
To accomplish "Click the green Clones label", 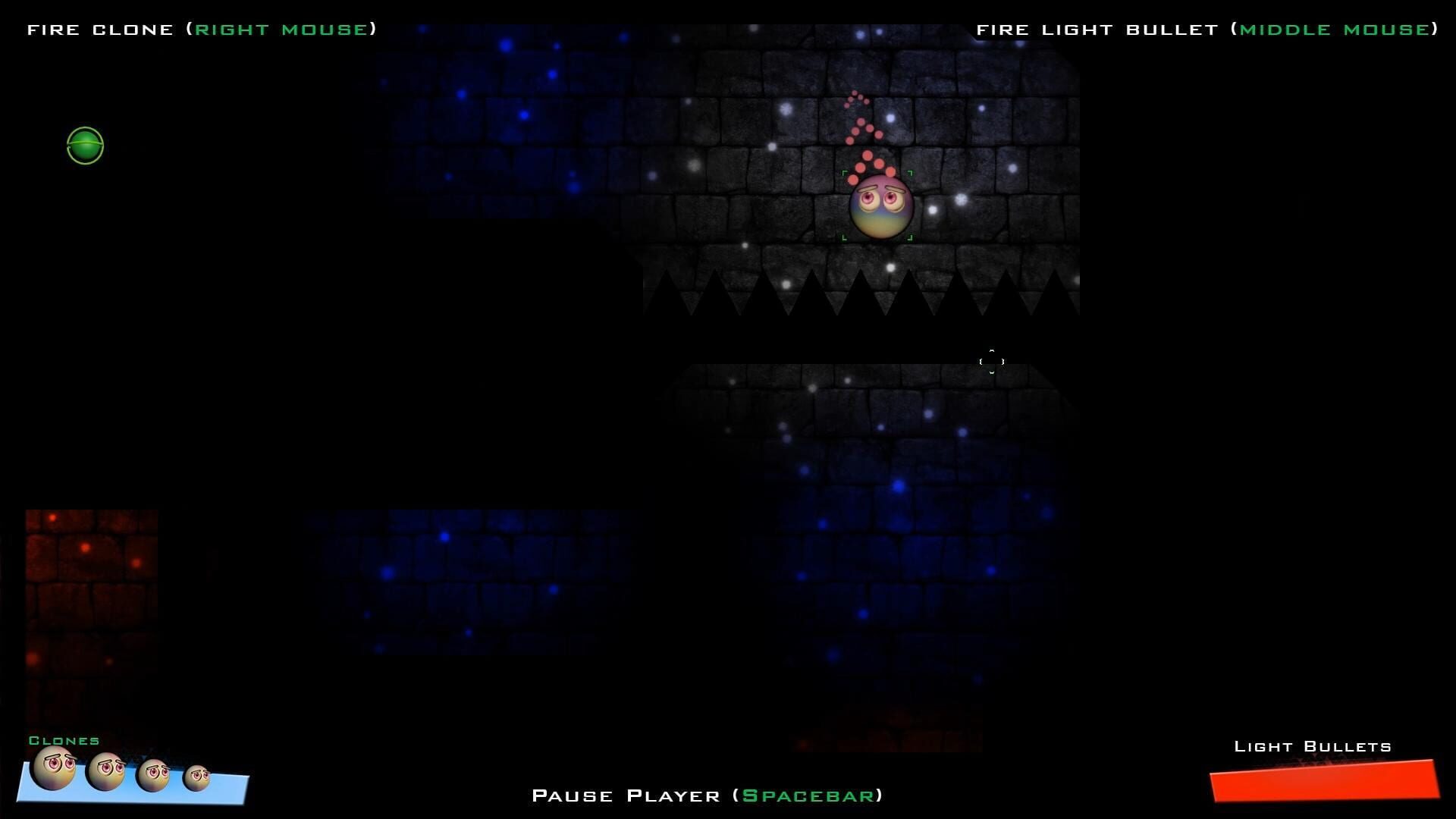I will (x=64, y=741).
